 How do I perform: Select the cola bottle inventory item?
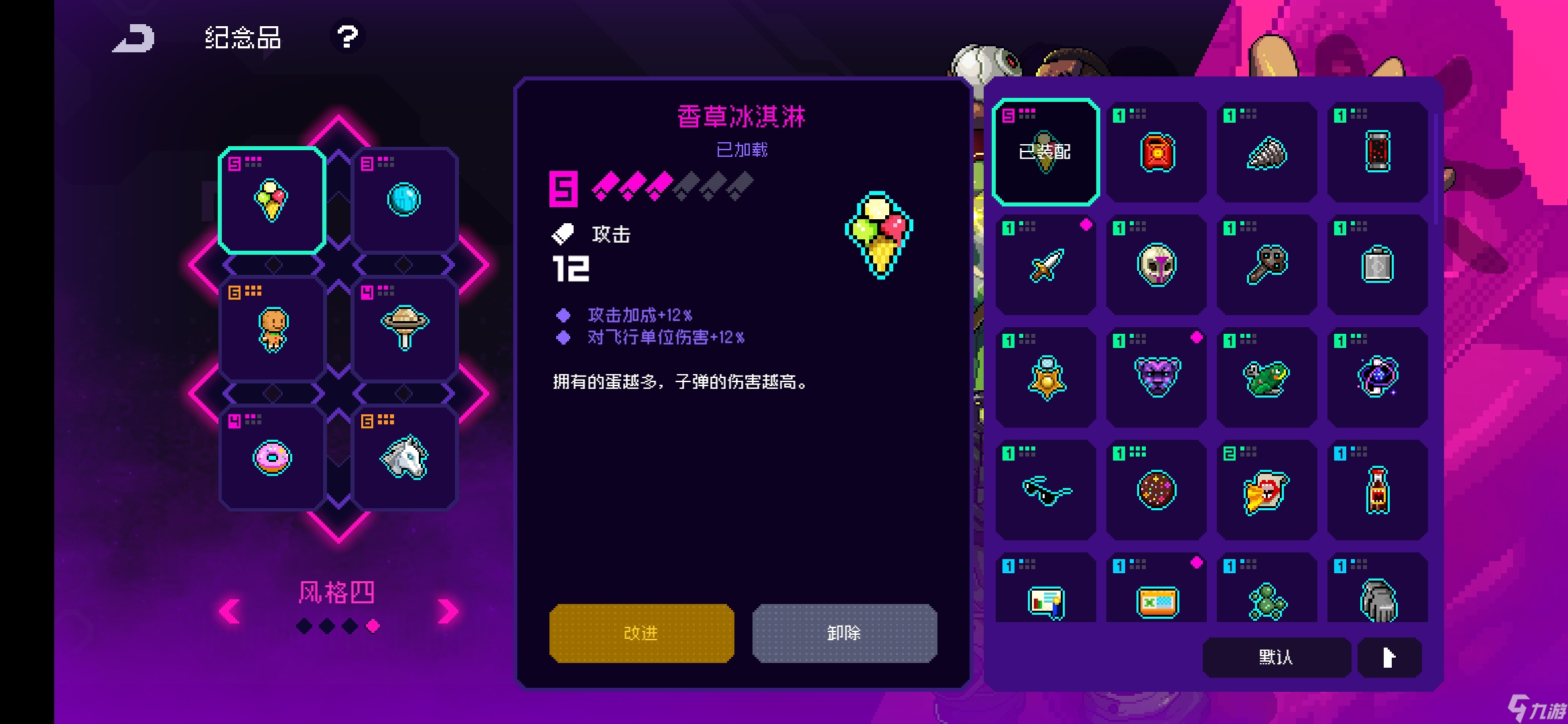click(x=1378, y=489)
